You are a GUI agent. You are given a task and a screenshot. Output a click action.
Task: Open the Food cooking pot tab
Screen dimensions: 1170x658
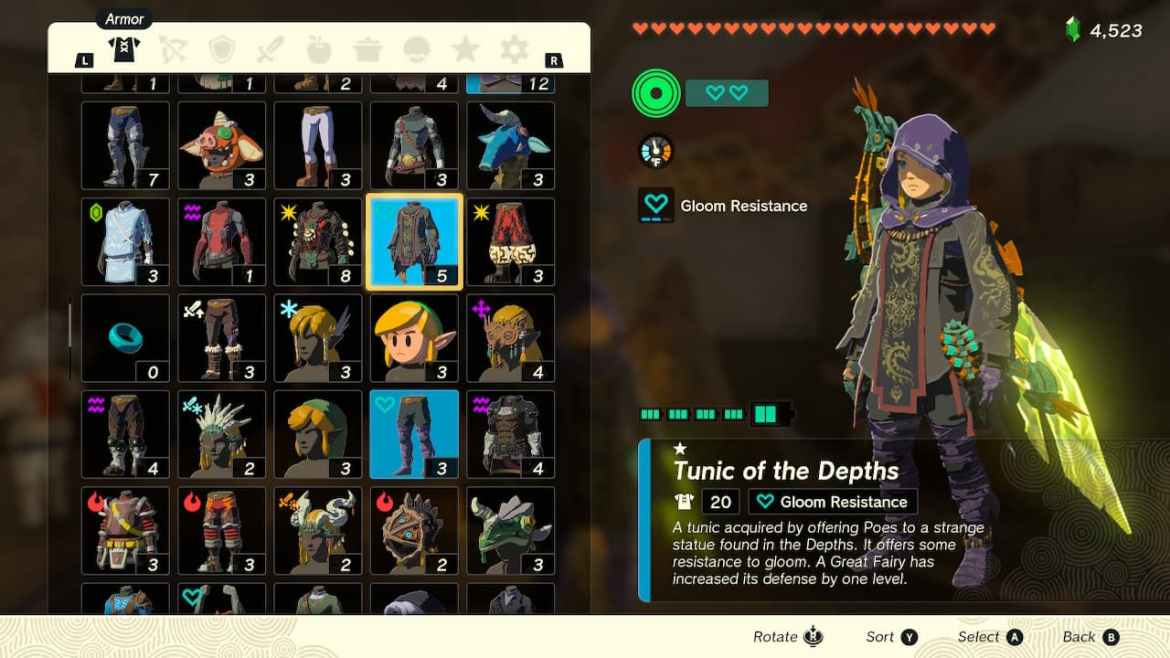[x=368, y=49]
